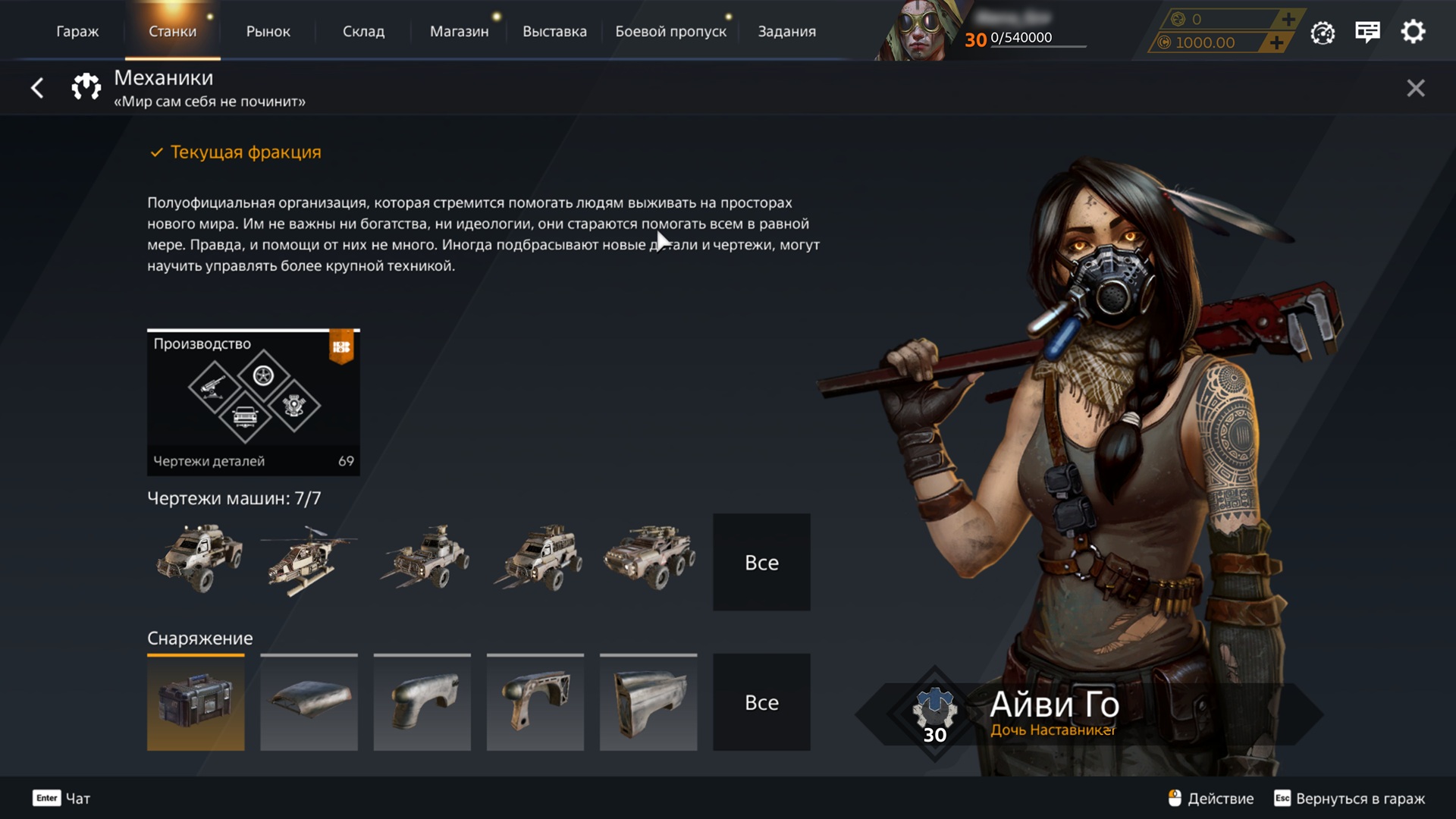Viewport: 1456px width, 819px height.
Task: Open the gear settings icon
Action: coord(1413,32)
